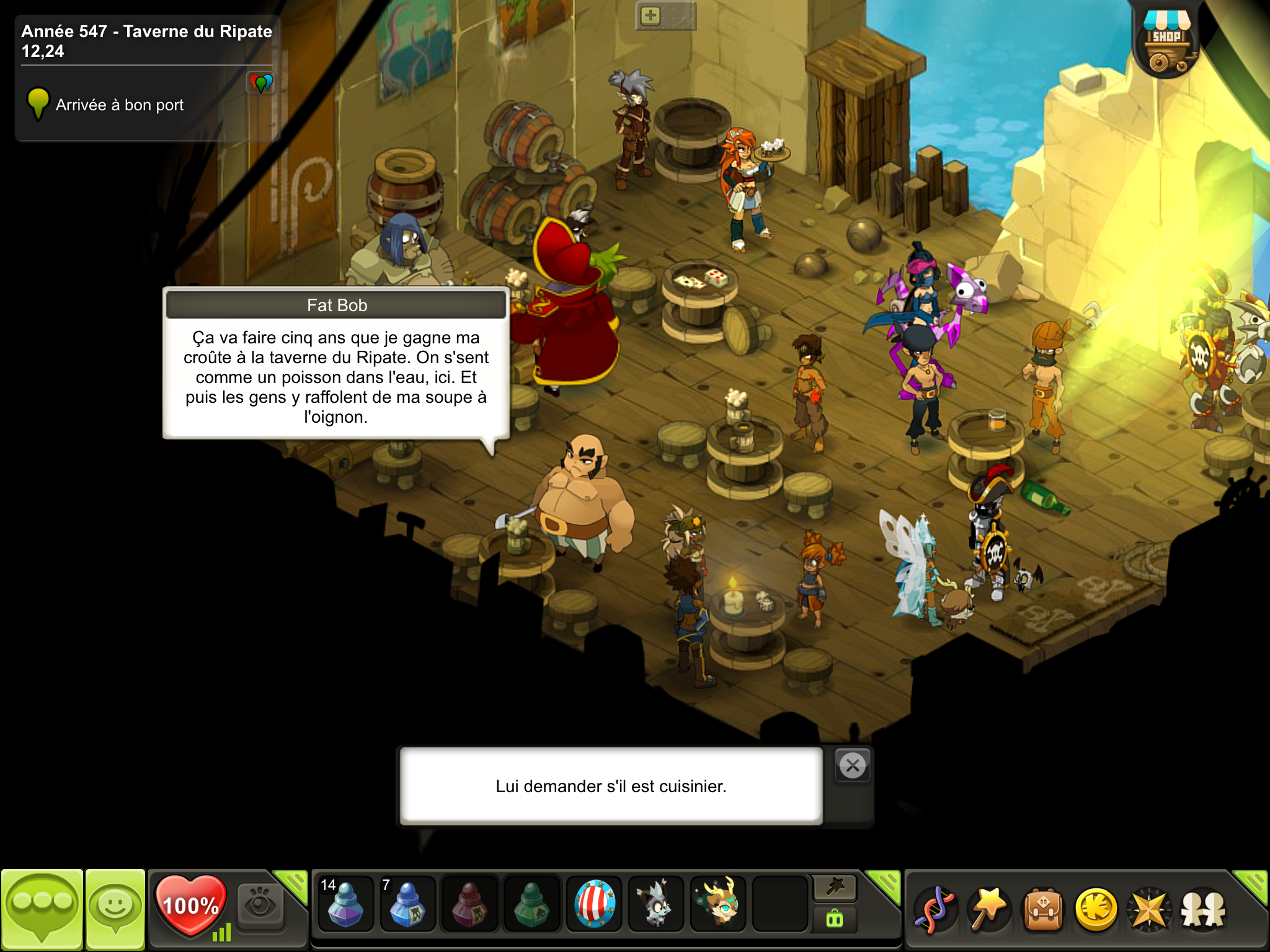Close the dialogue with the X button

pos(853,766)
